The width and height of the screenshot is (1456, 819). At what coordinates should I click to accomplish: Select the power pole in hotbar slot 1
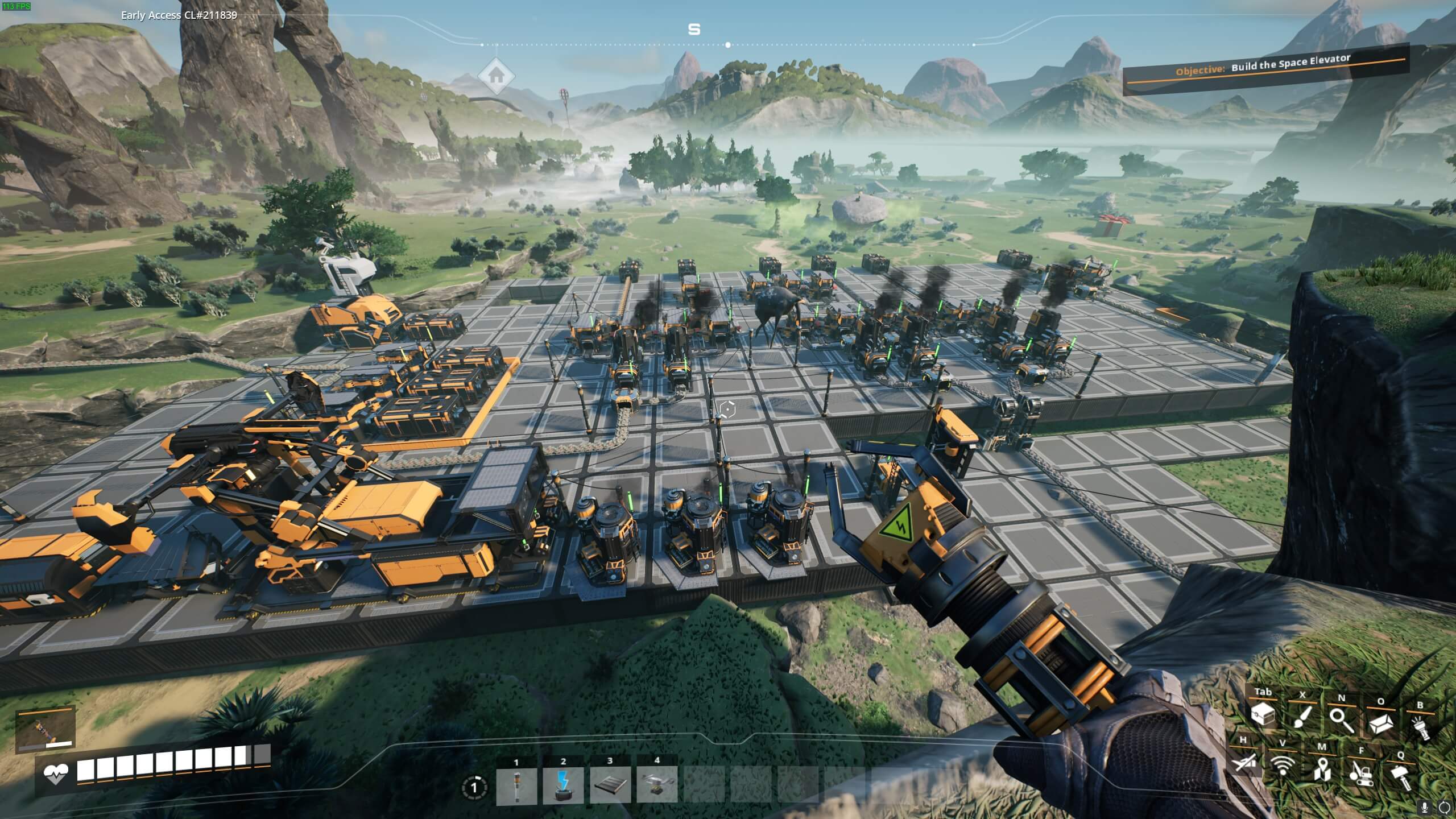click(x=516, y=785)
